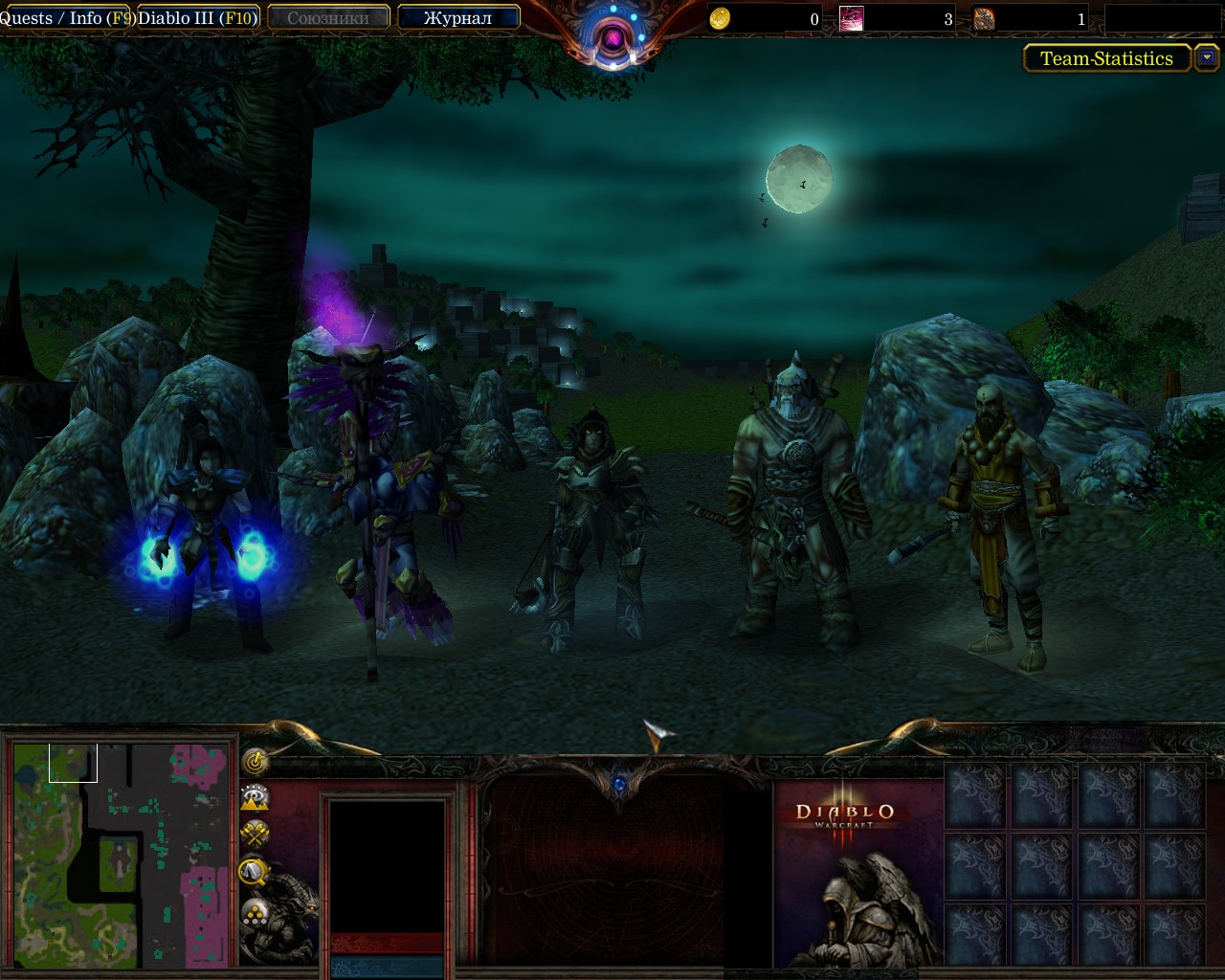Click the eye-over-mountains reveal map icon

point(255,797)
